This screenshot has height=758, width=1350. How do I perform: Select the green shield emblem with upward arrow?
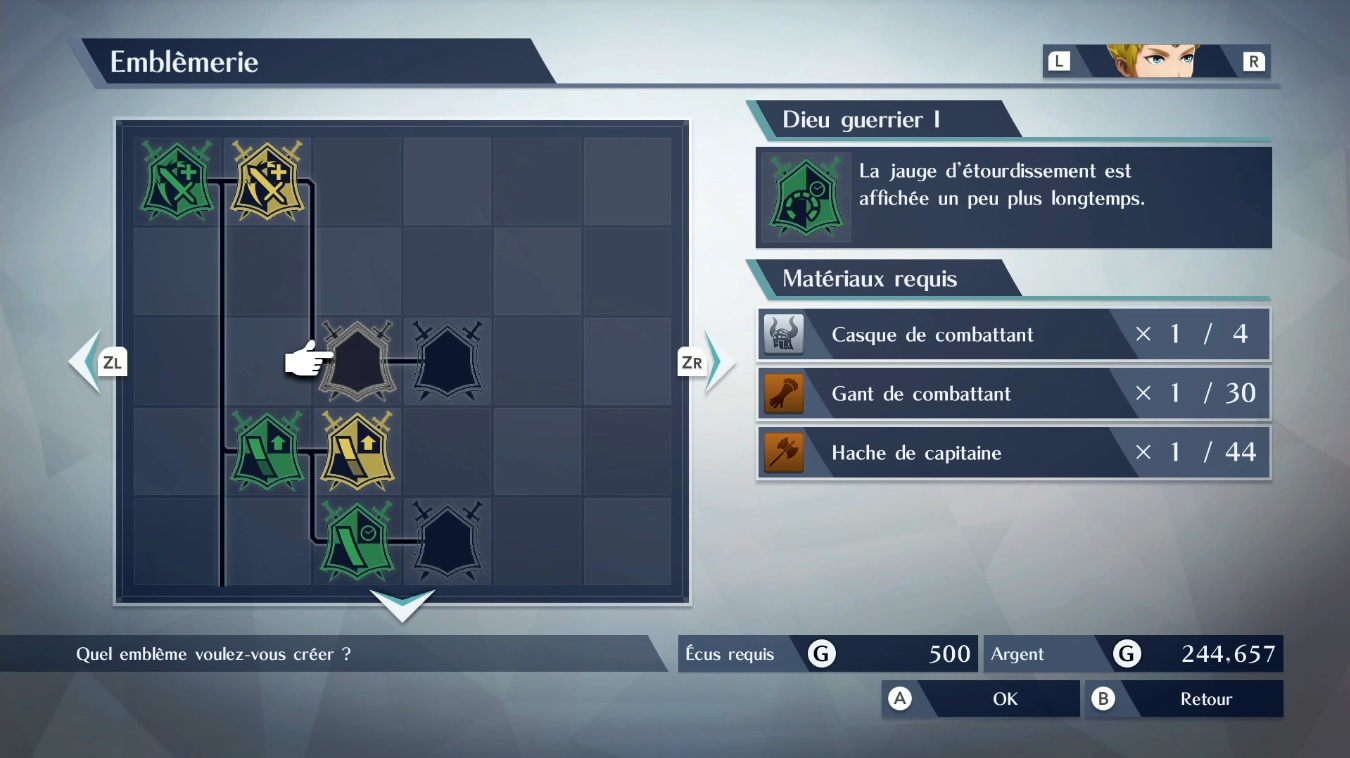point(266,451)
